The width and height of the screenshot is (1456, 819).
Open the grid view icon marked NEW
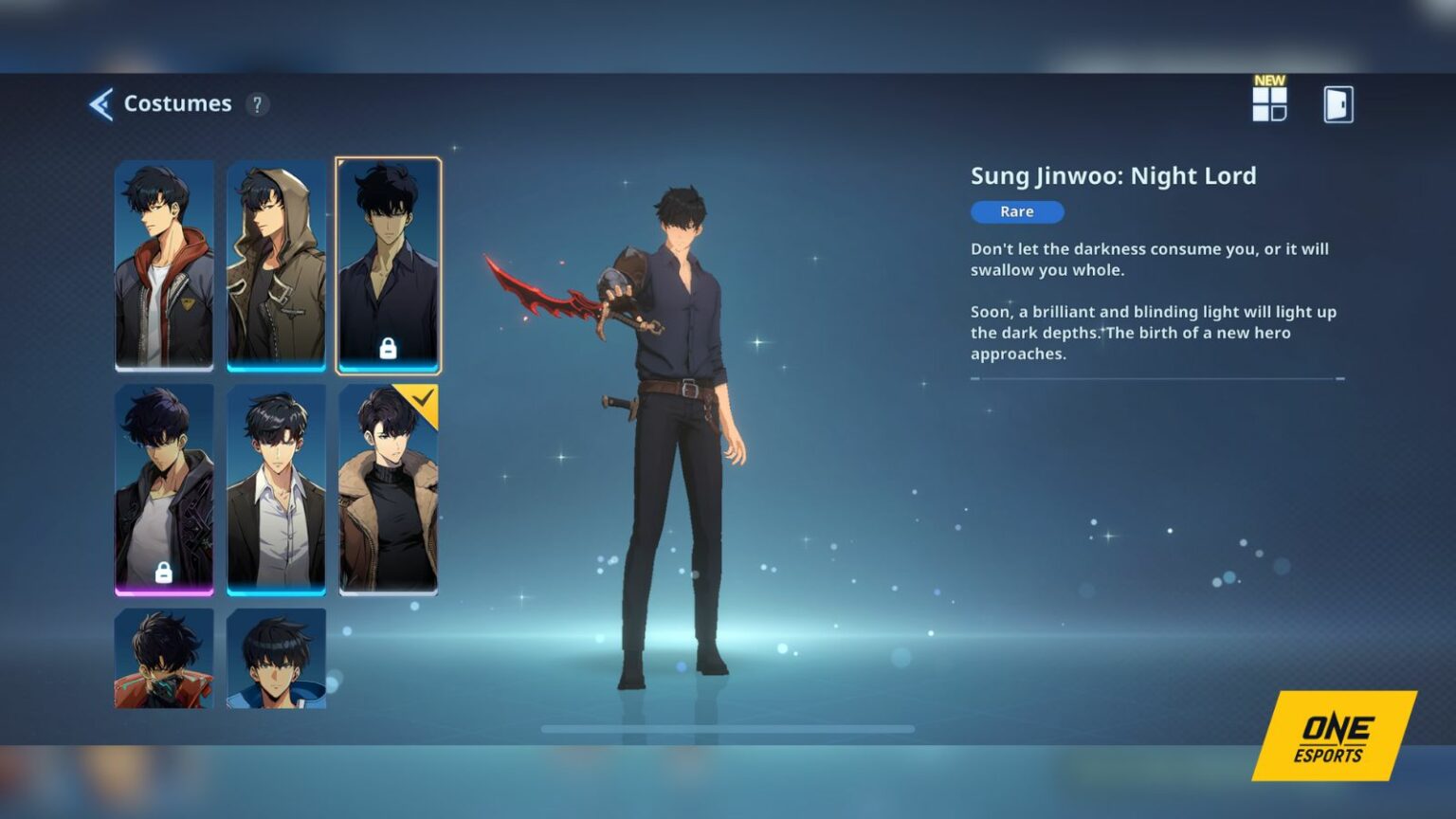(x=1271, y=107)
